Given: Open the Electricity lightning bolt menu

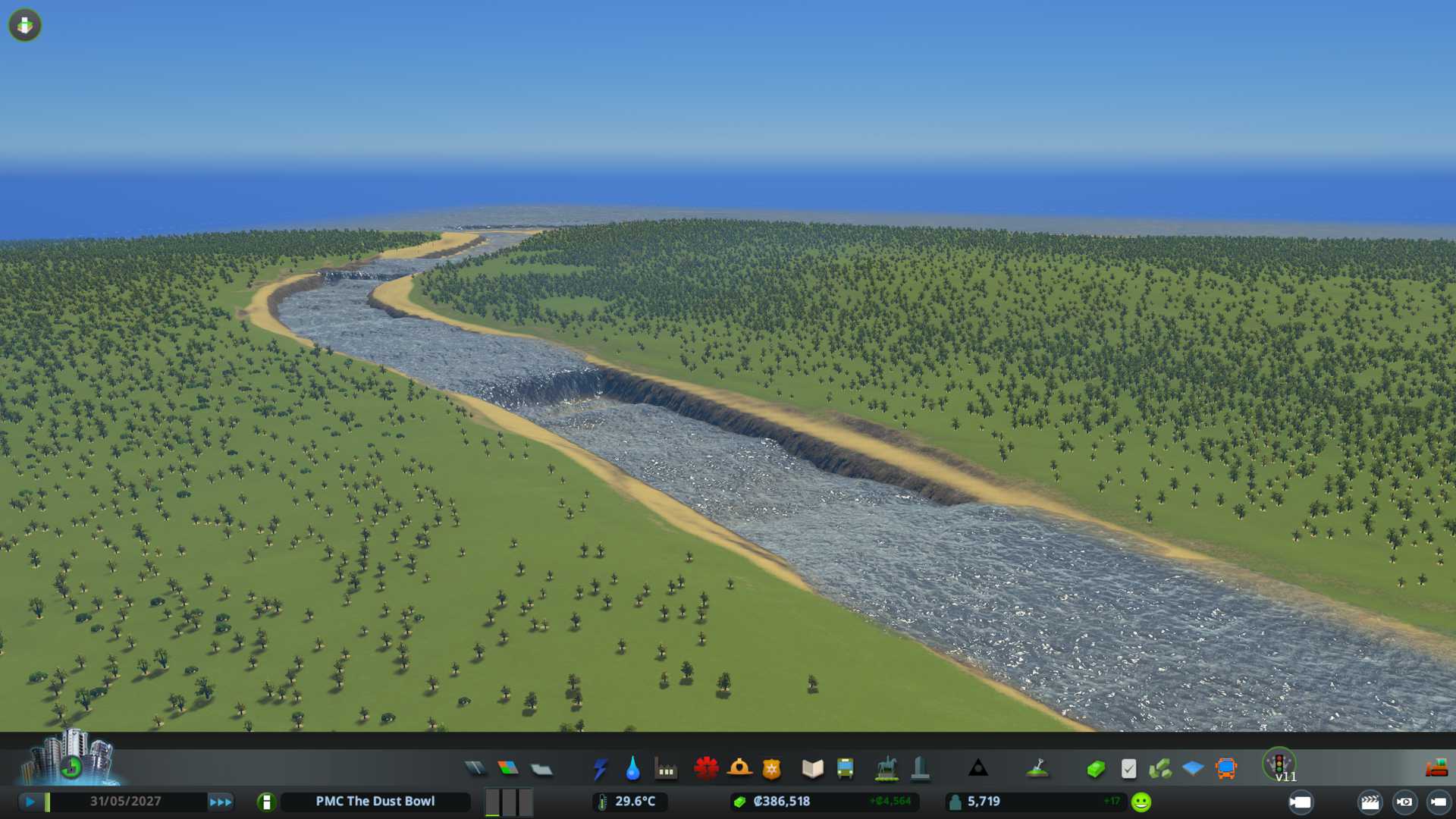Looking at the screenshot, I should point(601,769).
